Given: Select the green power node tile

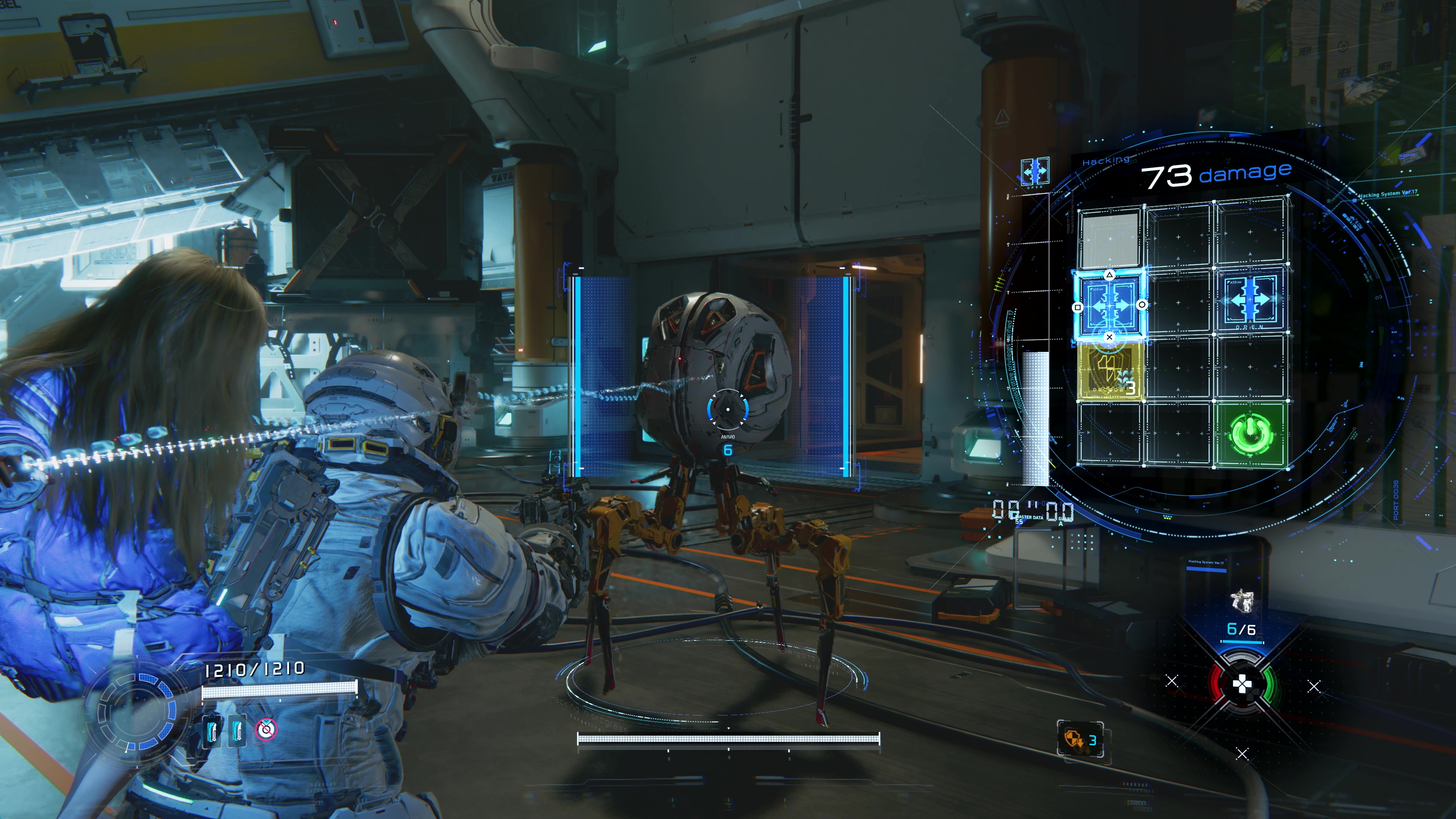Looking at the screenshot, I should [1251, 434].
